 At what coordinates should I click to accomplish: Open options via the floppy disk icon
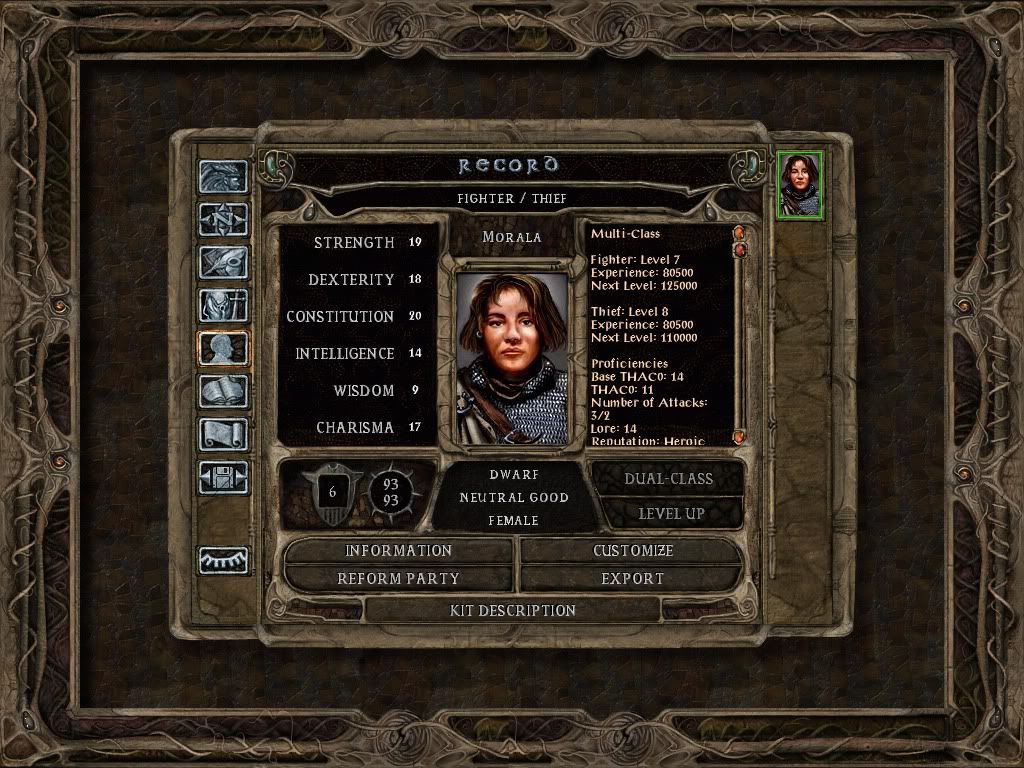pos(222,478)
